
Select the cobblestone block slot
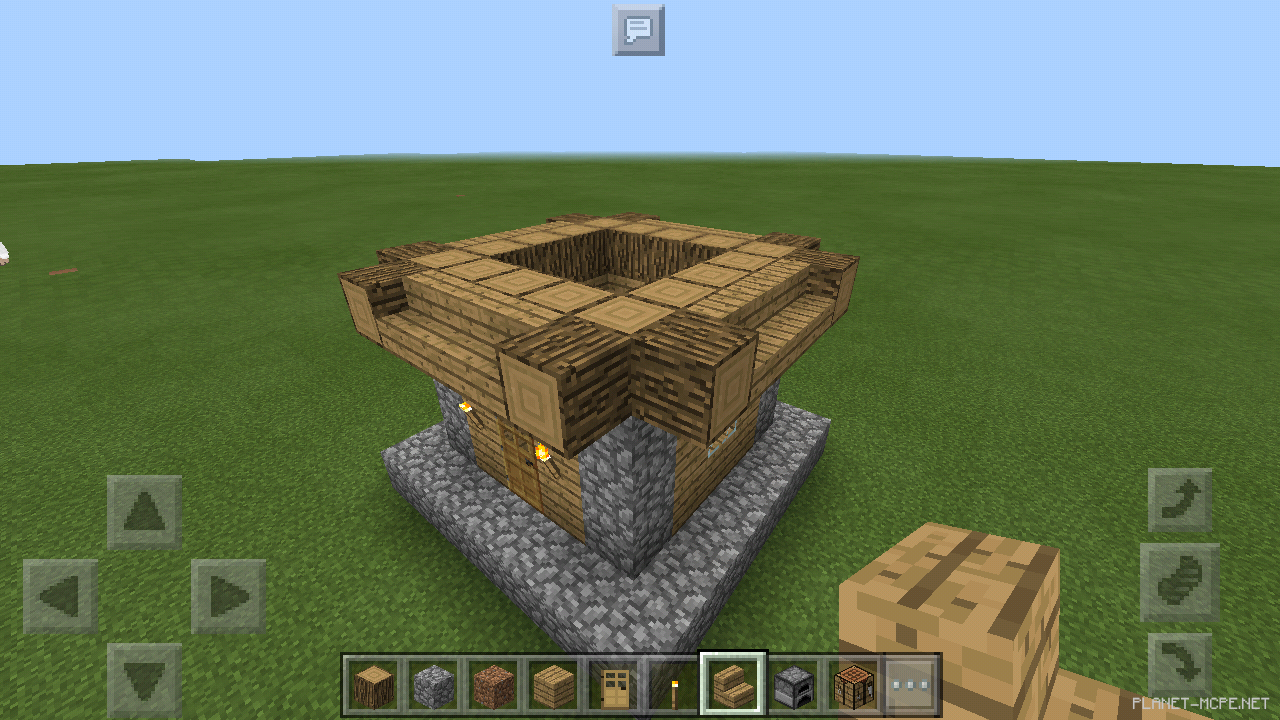432,680
